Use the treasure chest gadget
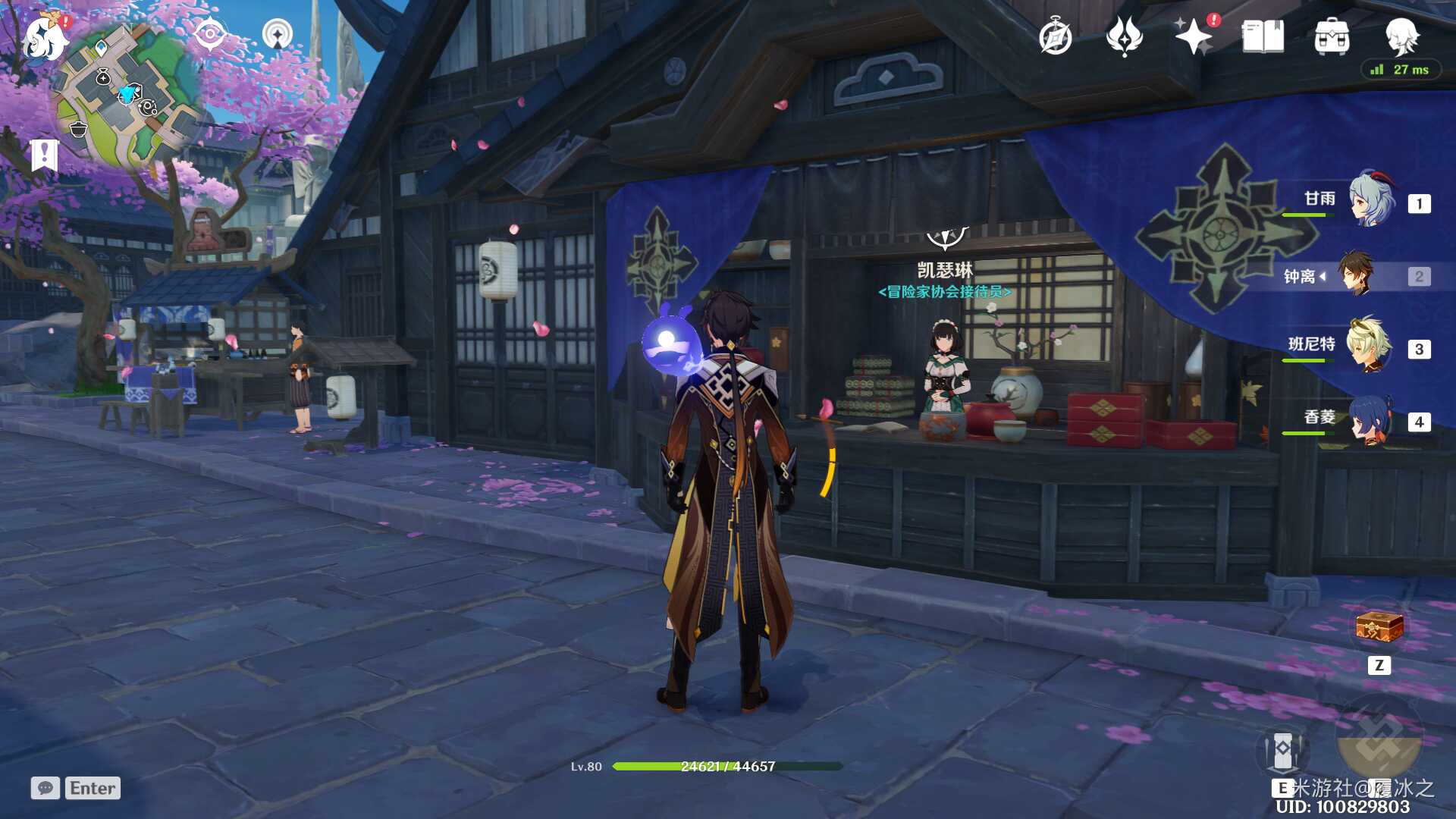Screen dimensions: 1456x819 [1379, 627]
